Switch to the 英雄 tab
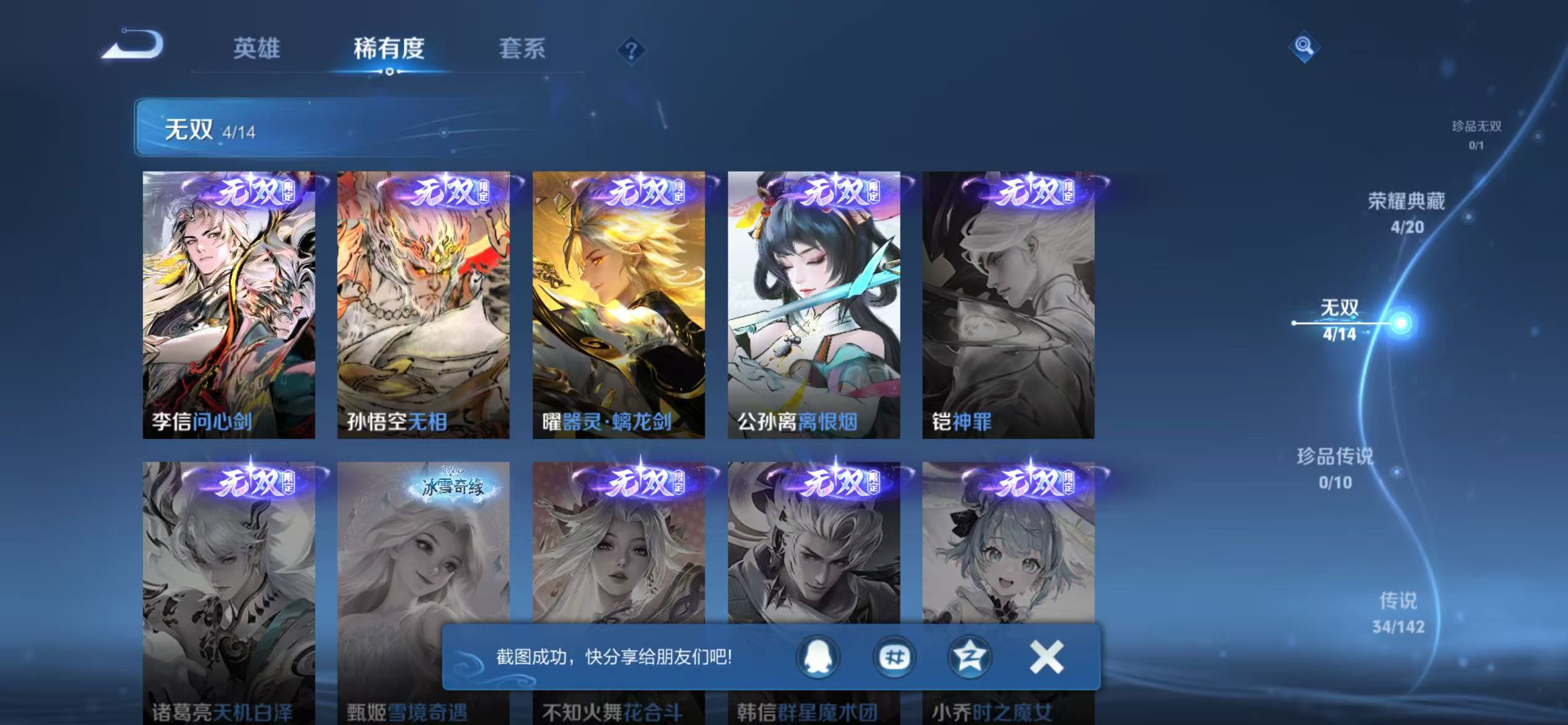The image size is (1568, 725). coord(256,50)
